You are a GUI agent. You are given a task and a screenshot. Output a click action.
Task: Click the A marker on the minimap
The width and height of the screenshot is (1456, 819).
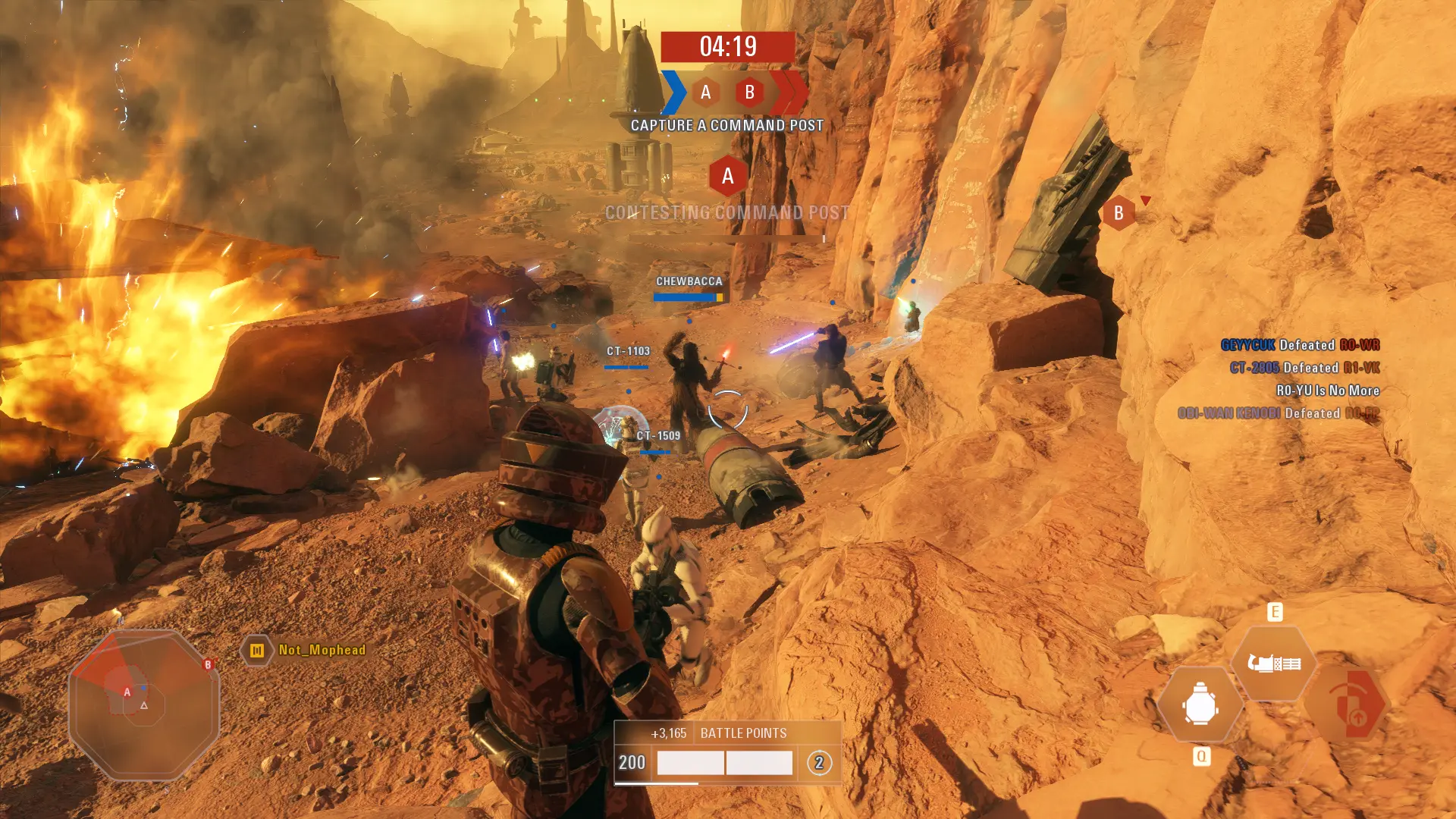[x=127, y=692]
